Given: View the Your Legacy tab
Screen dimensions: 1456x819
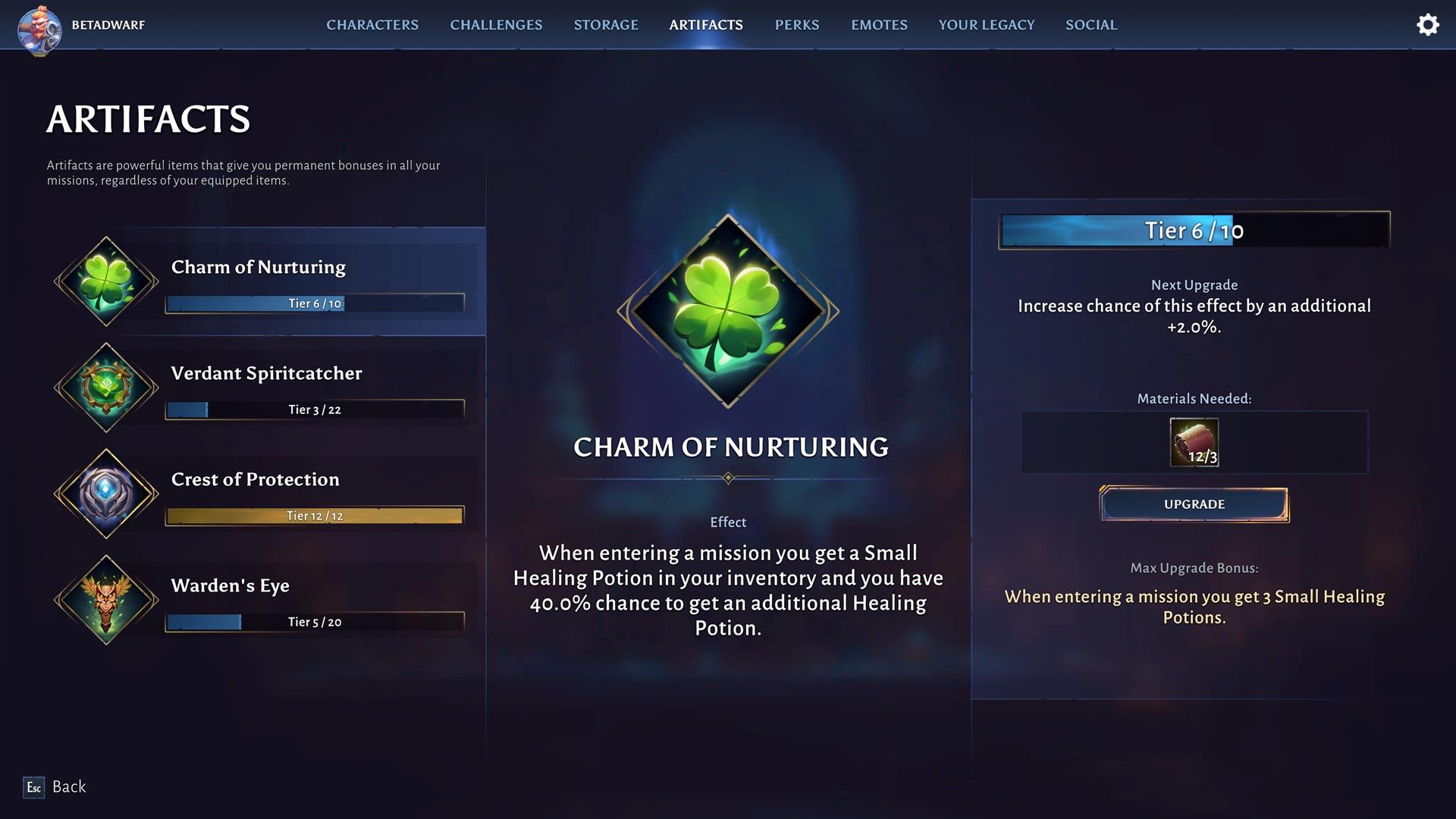Looking at the screenshot, I should click(986, 25).
